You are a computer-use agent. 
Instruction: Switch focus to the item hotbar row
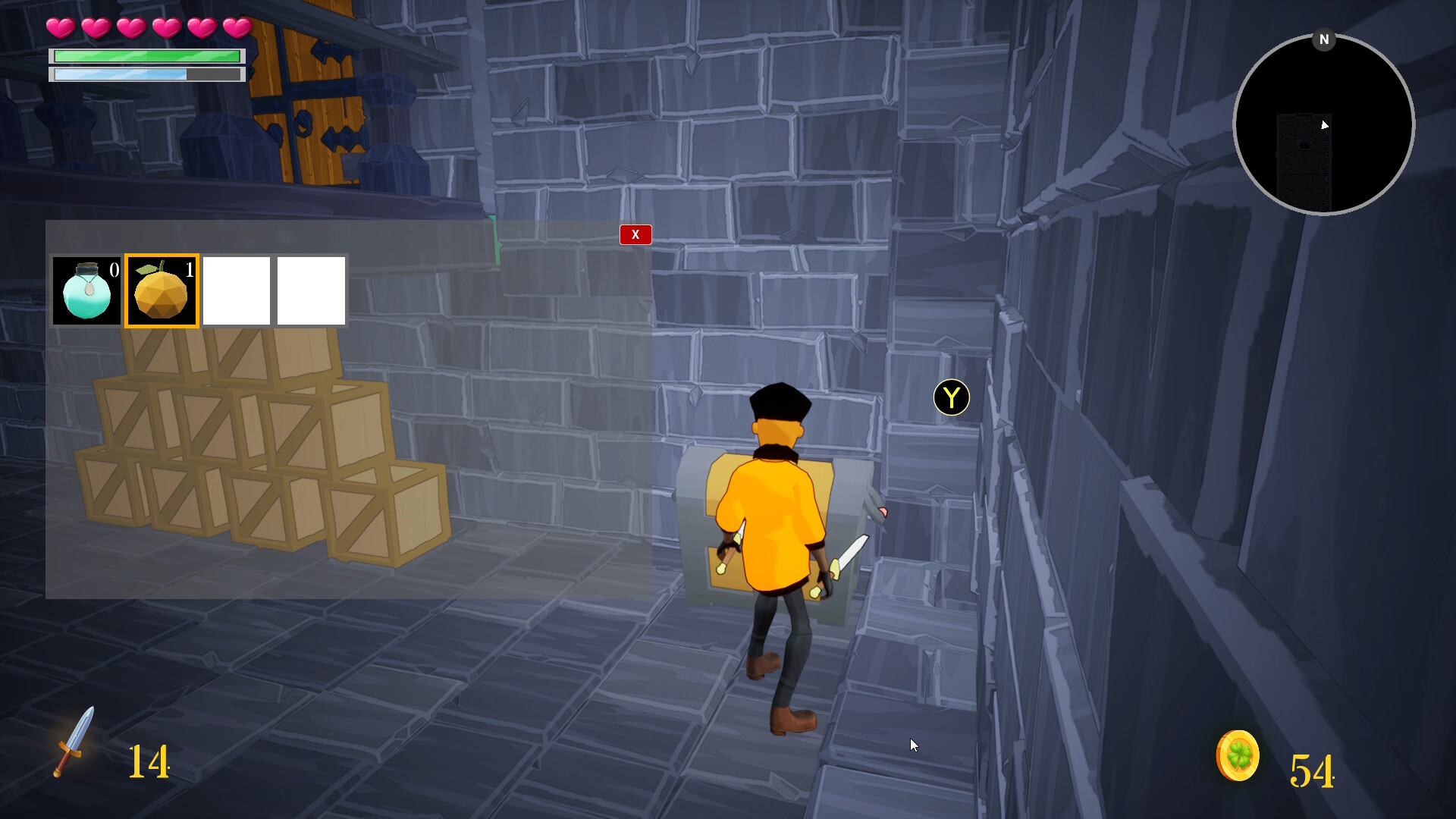(199, 290)
